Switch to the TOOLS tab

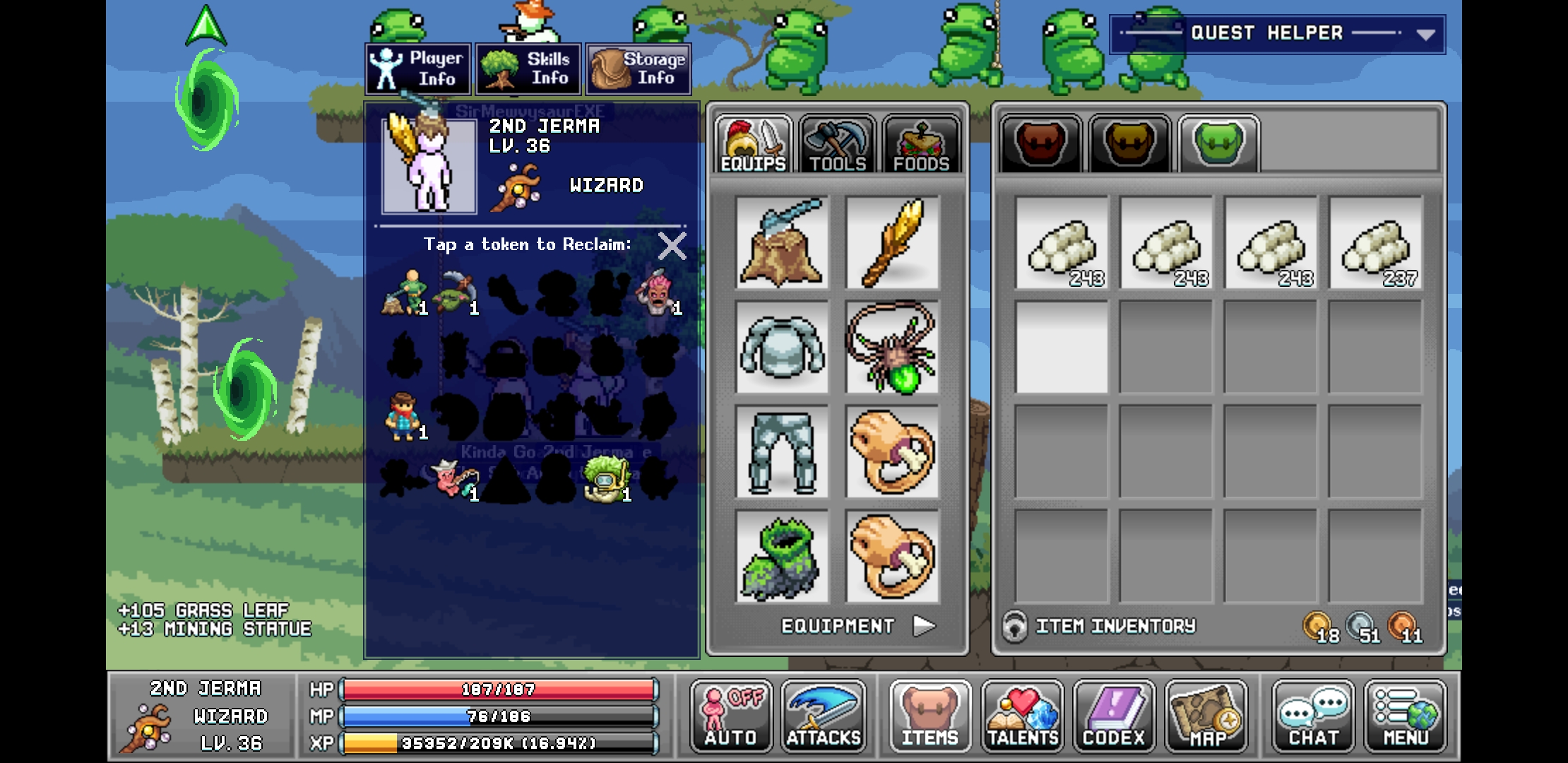tap(836, 143)
